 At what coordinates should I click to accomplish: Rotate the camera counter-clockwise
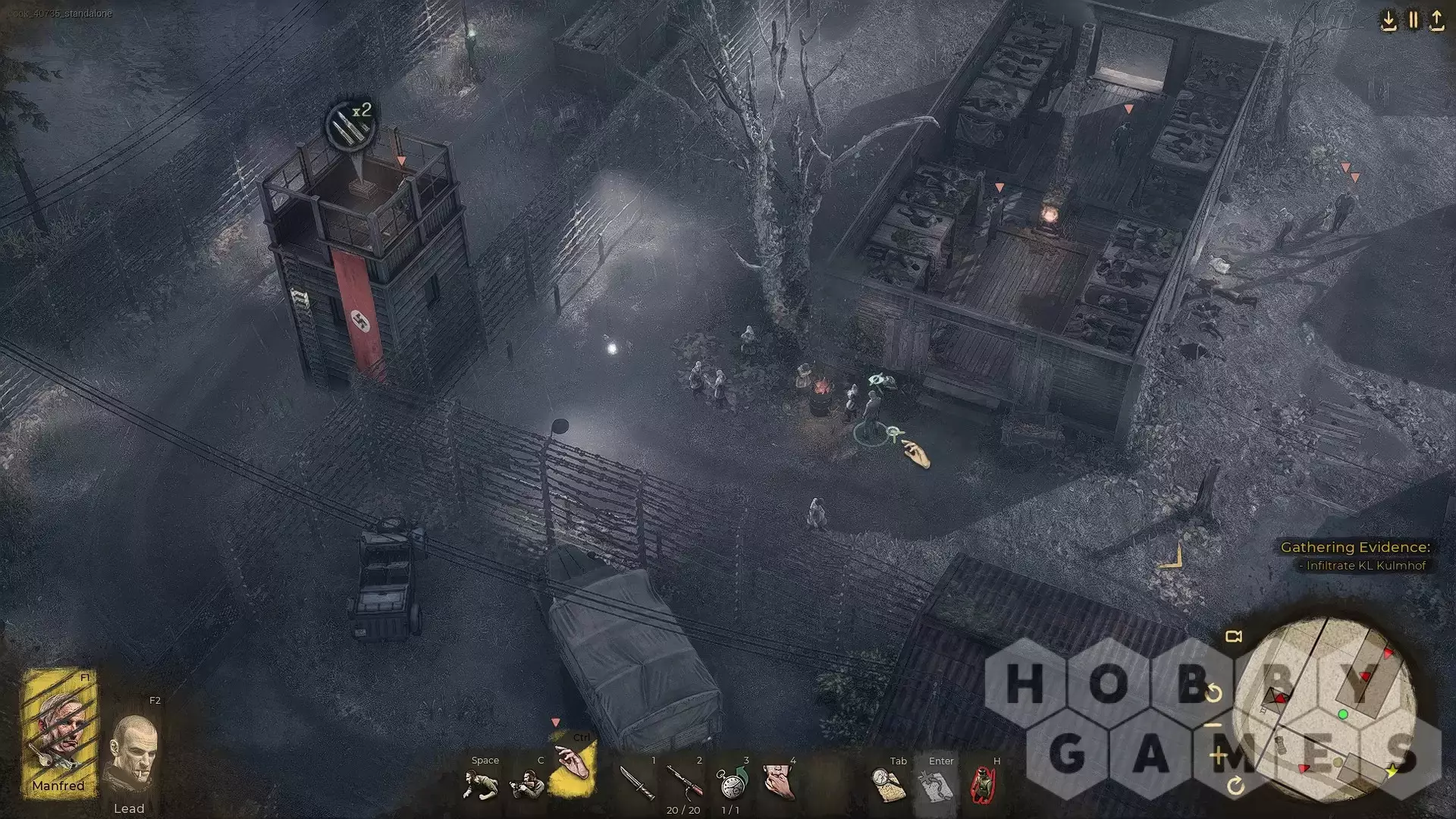(1214, 693)
